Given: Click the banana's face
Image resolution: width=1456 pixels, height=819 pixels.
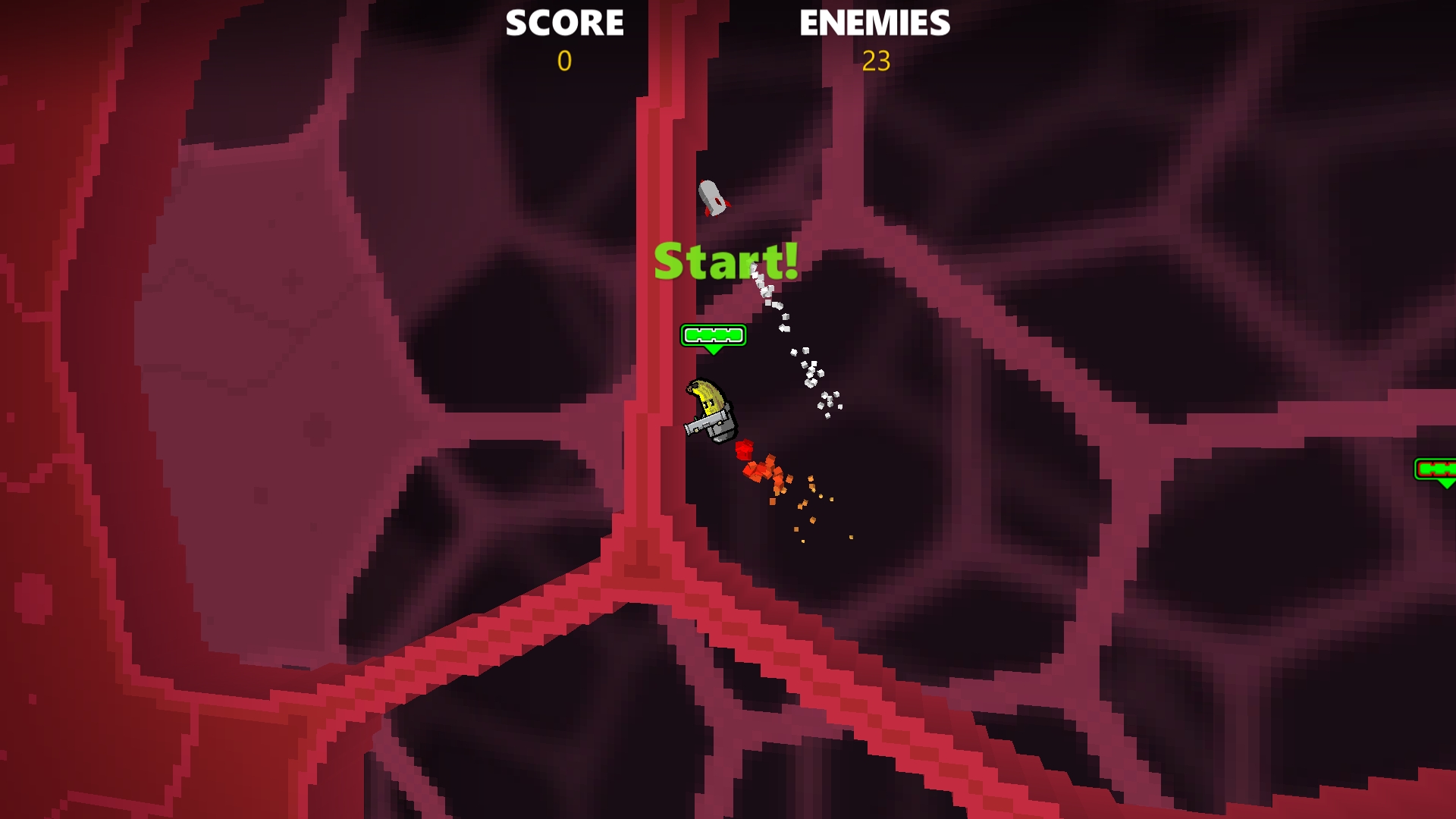Looking at the screenshot, I should [708, 404].
